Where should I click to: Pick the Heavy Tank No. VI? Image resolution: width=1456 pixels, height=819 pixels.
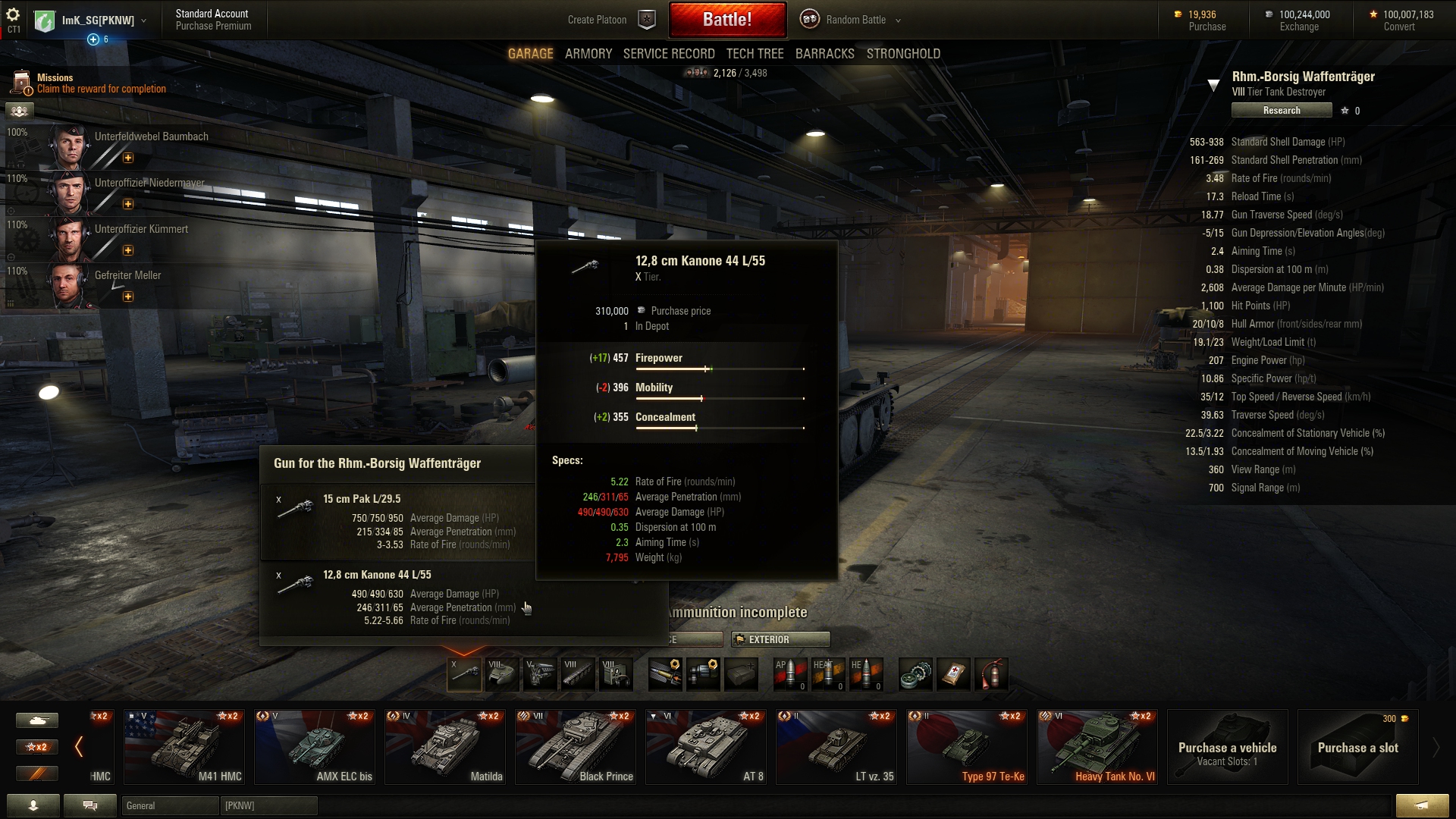coord(1097,747)
